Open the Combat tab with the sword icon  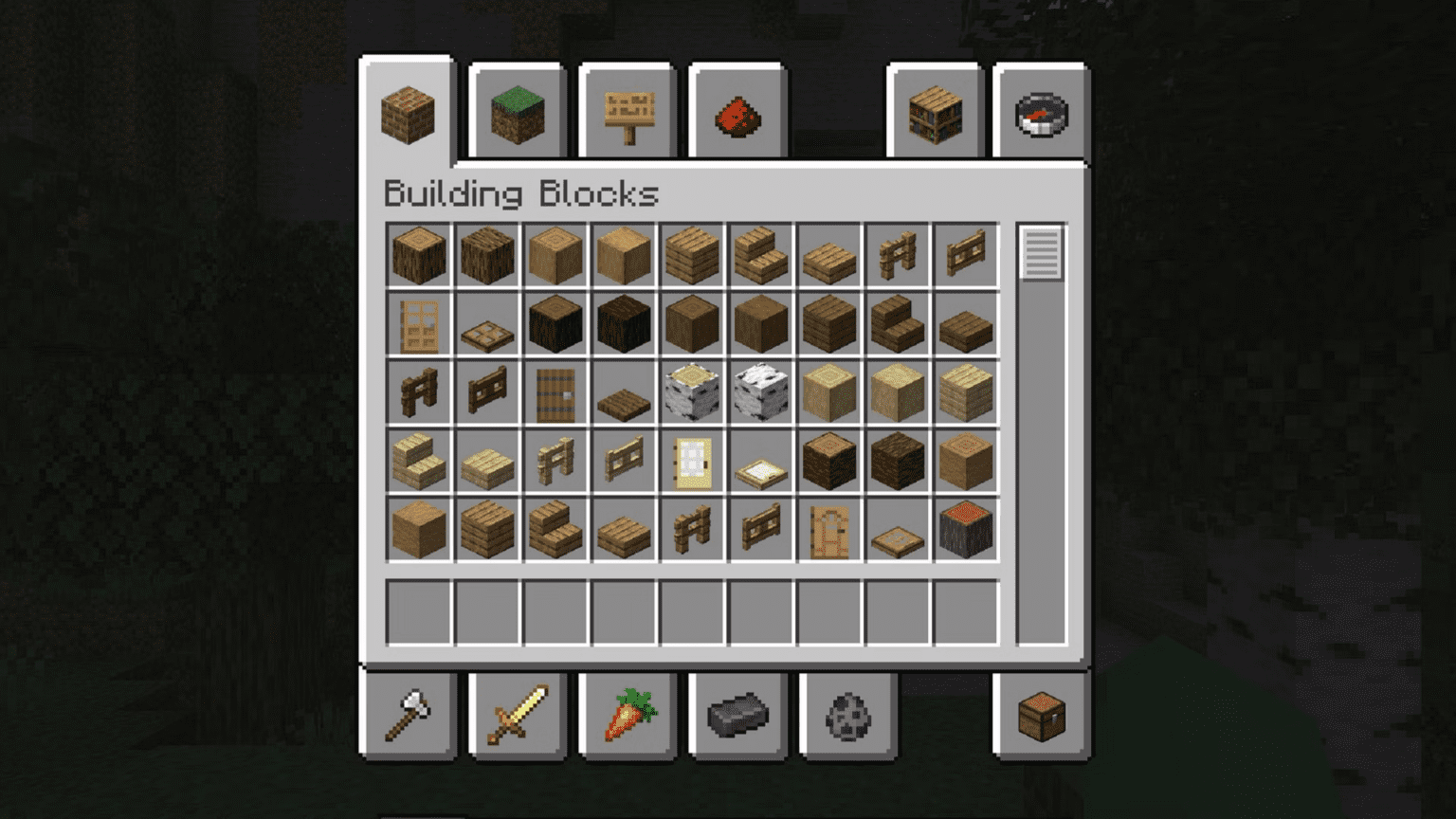(x=517, y=715)
